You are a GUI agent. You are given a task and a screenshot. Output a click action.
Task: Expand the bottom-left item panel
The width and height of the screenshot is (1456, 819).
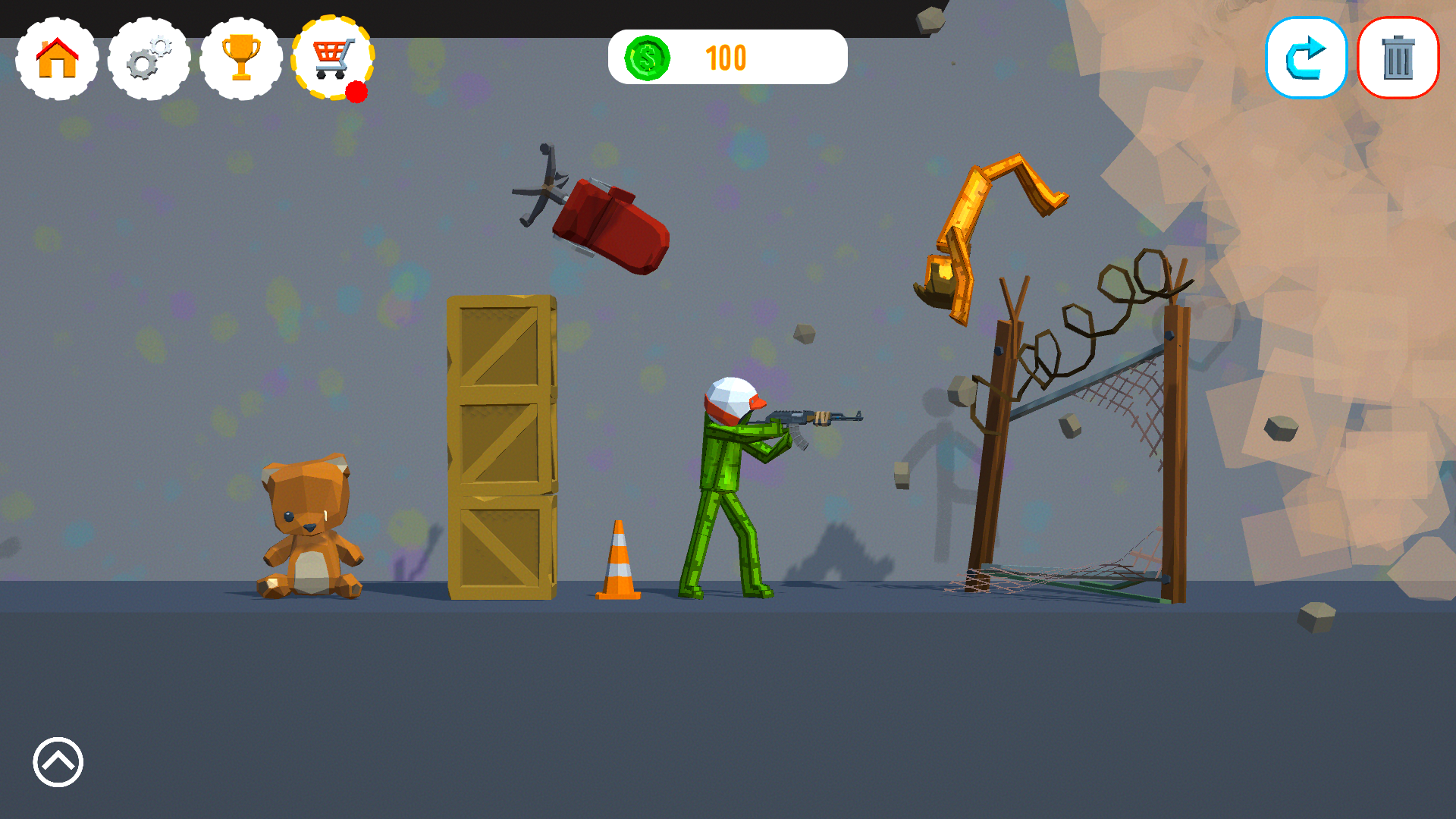[x=57, y=762]
